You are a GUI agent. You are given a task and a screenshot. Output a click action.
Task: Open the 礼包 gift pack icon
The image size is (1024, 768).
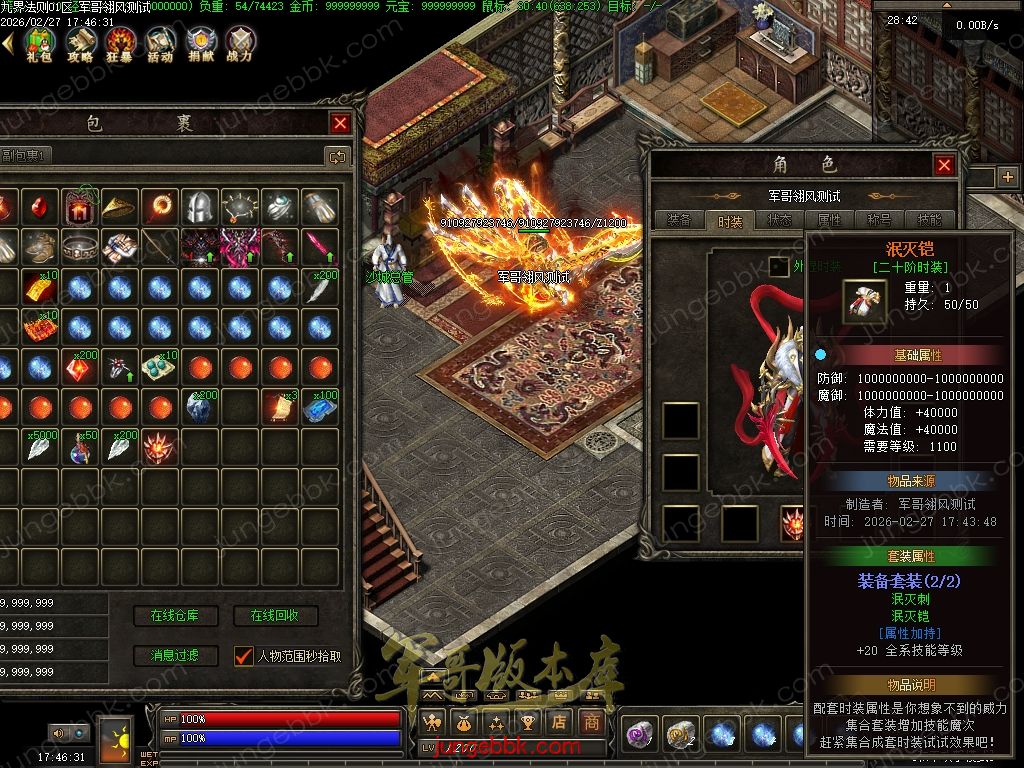(39, 44)
